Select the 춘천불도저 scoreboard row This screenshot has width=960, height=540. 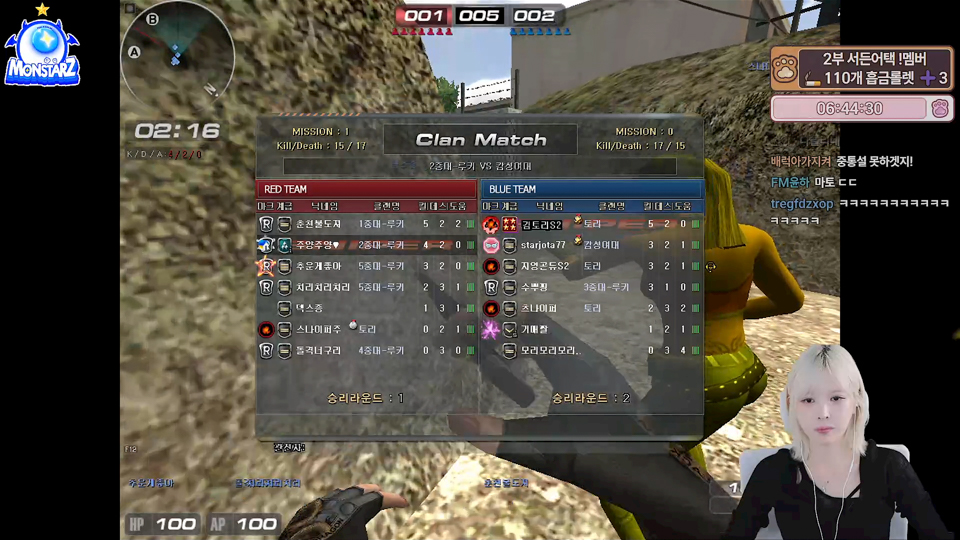tap(366, 224)
